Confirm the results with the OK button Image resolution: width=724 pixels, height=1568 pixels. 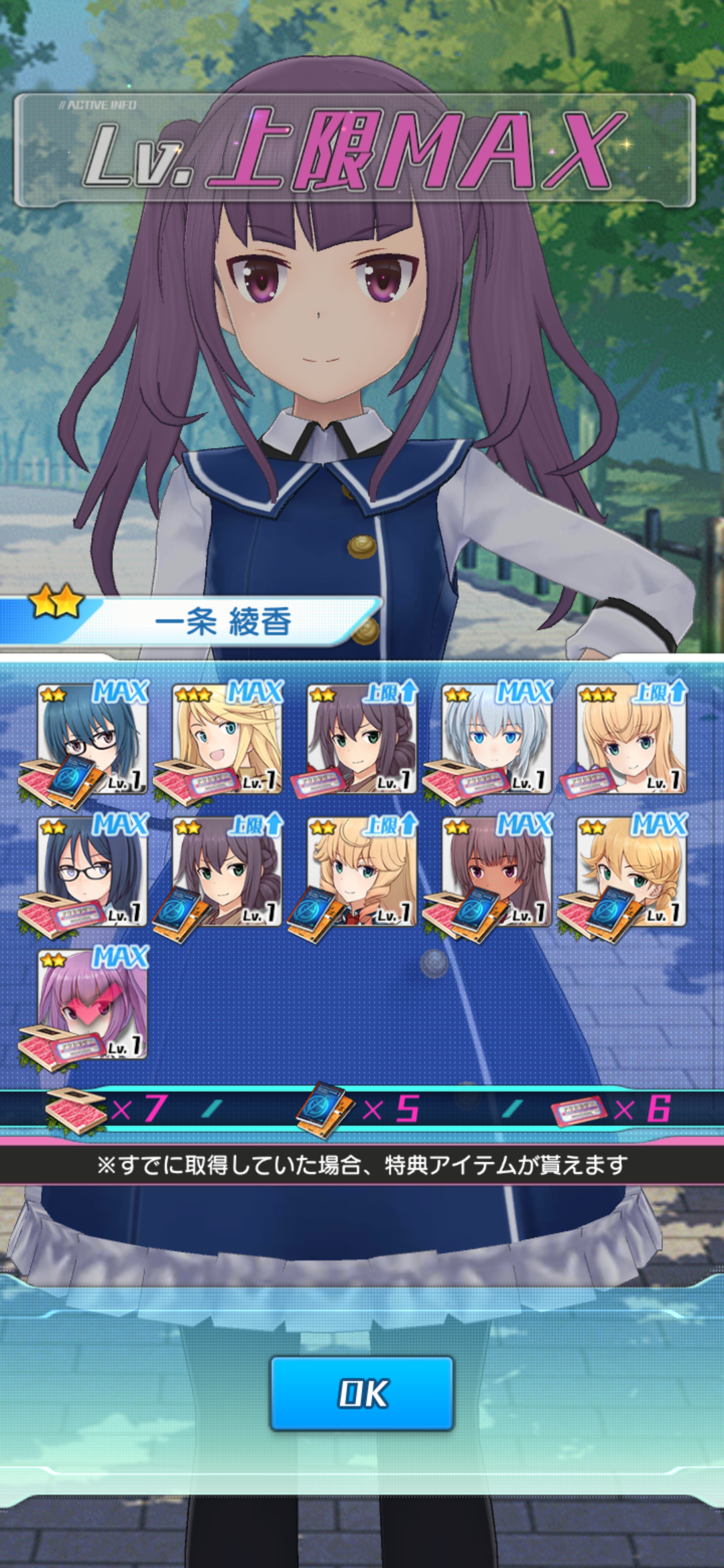(362, 1393)
